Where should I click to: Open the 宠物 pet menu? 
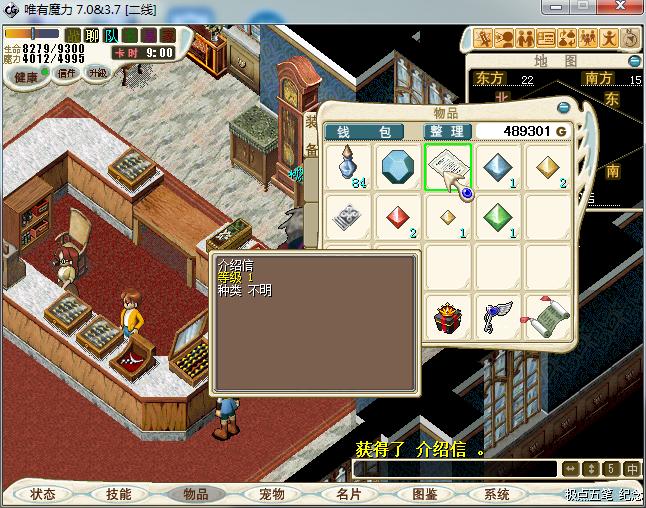(x=272, y=494)
